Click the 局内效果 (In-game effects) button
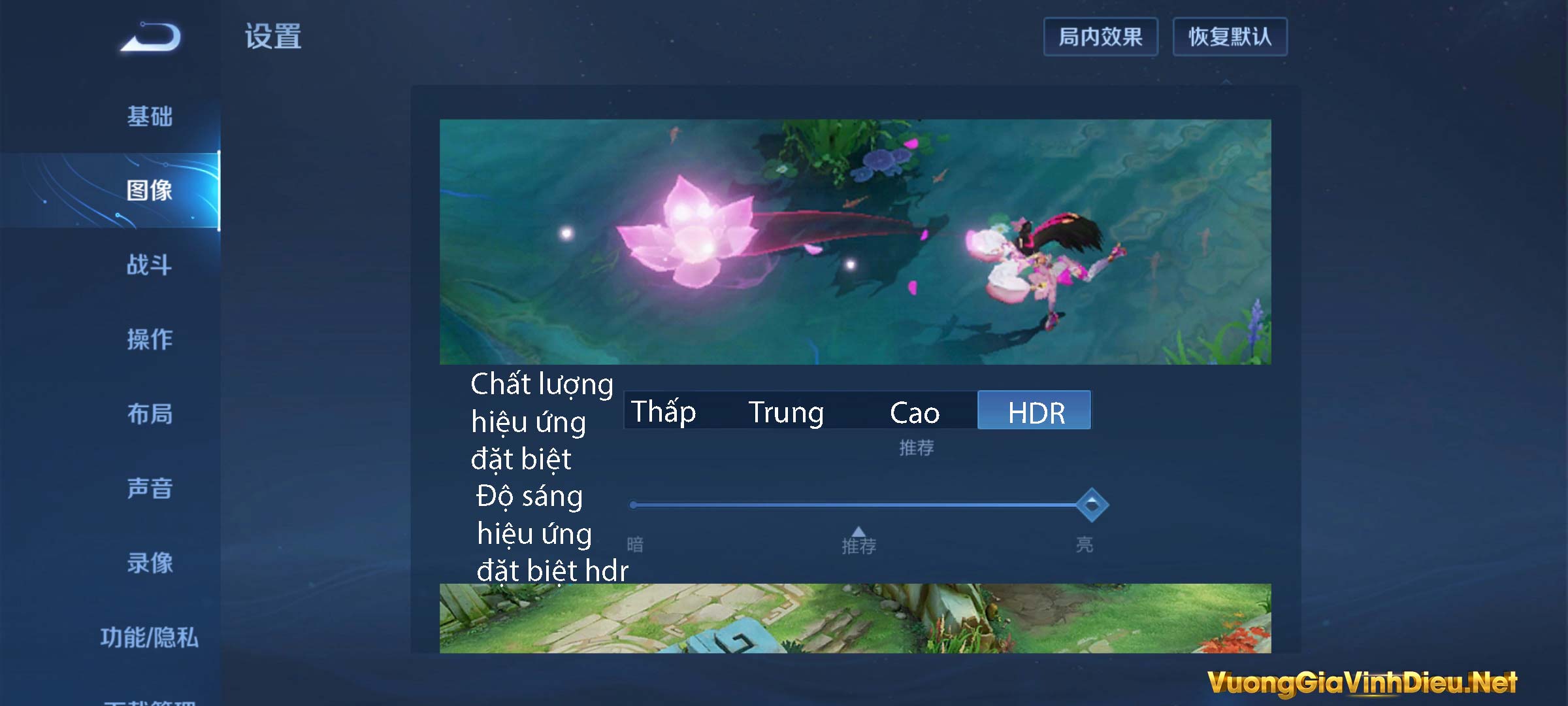This screenshot has height=706, width=1568. coord(1101,37)
